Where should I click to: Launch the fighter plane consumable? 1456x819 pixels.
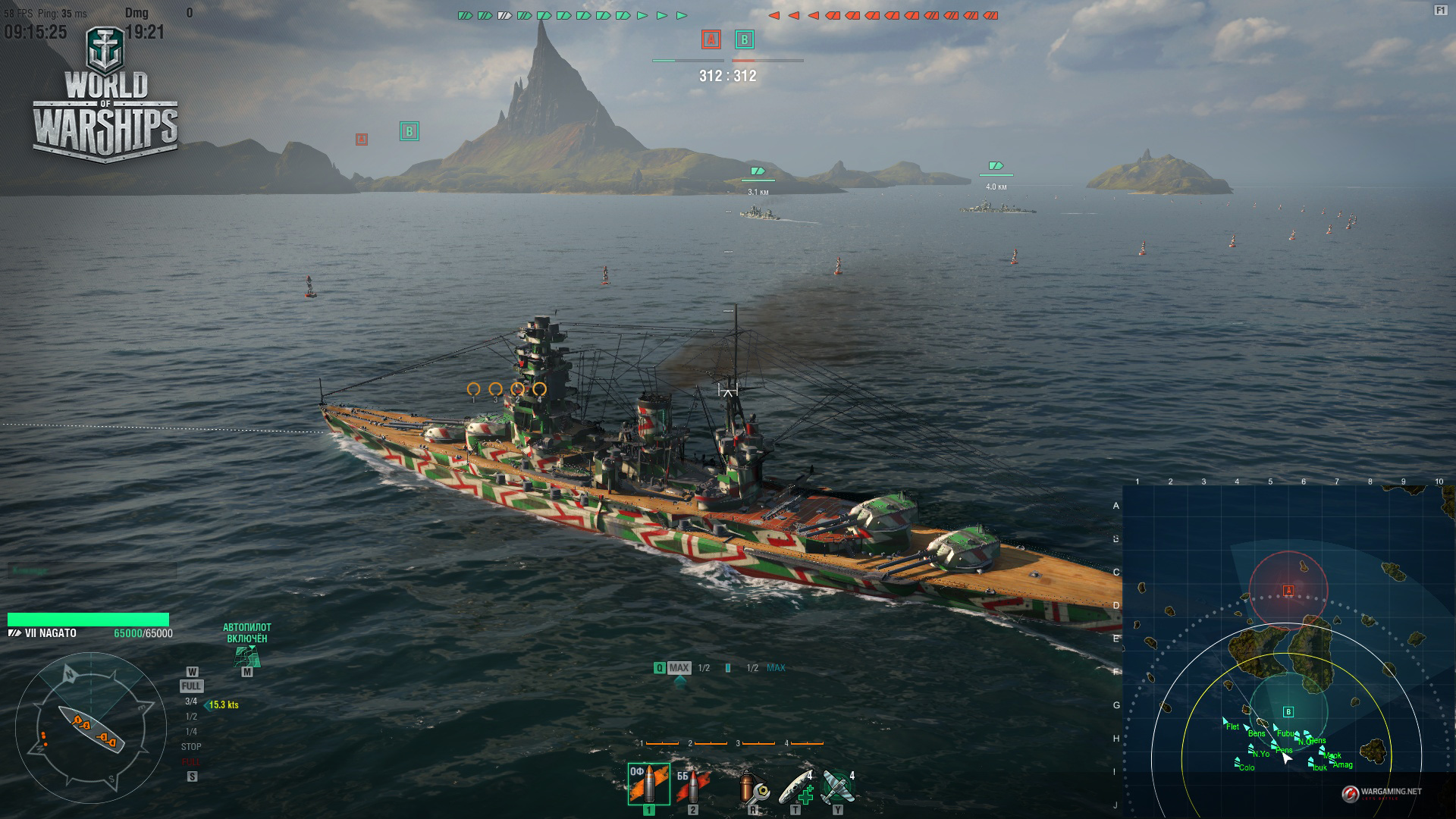(x=837, y=786)
